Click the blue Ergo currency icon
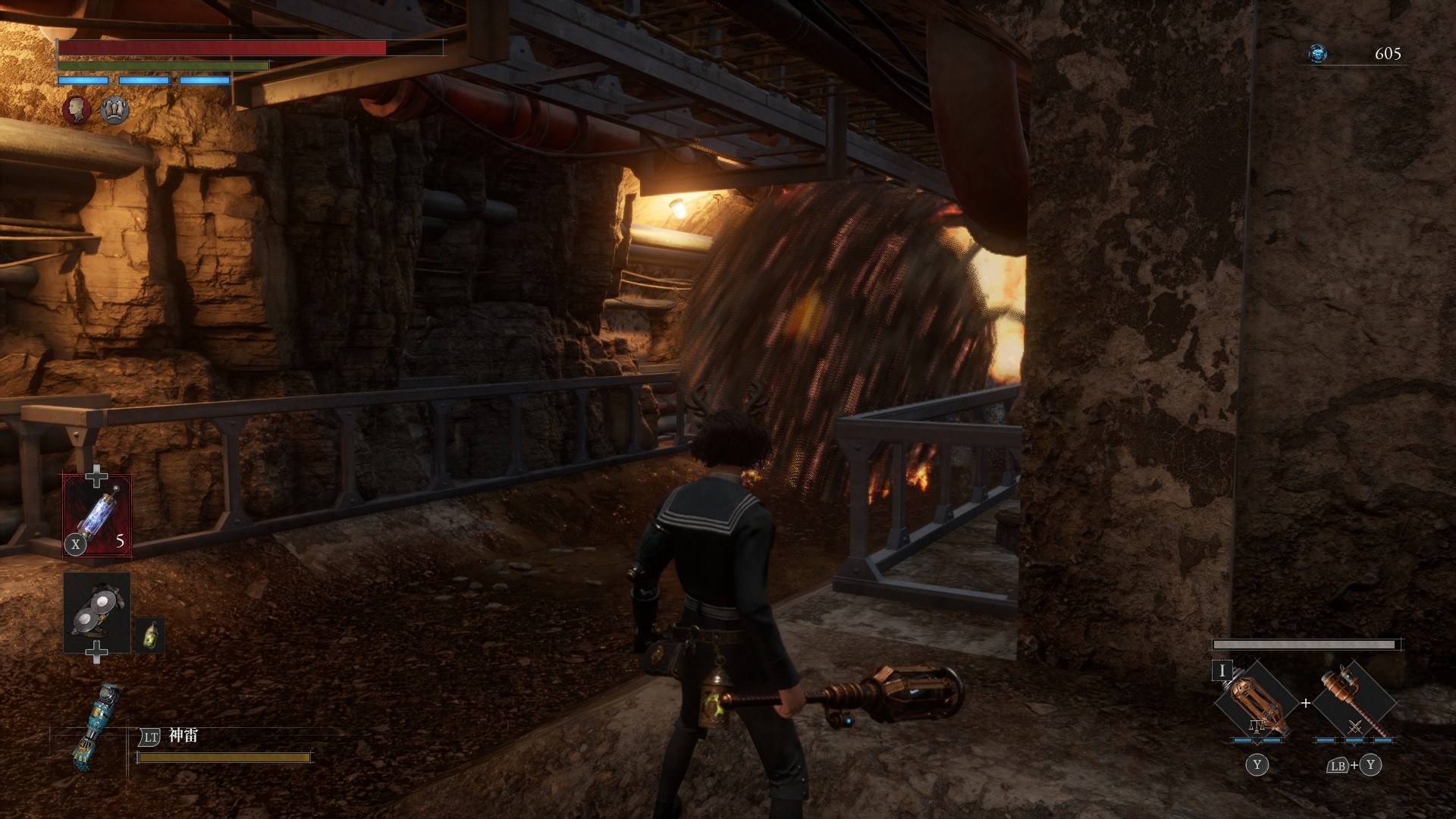The height and width of the screenshot is (819, 1456). click(1318, 54)
